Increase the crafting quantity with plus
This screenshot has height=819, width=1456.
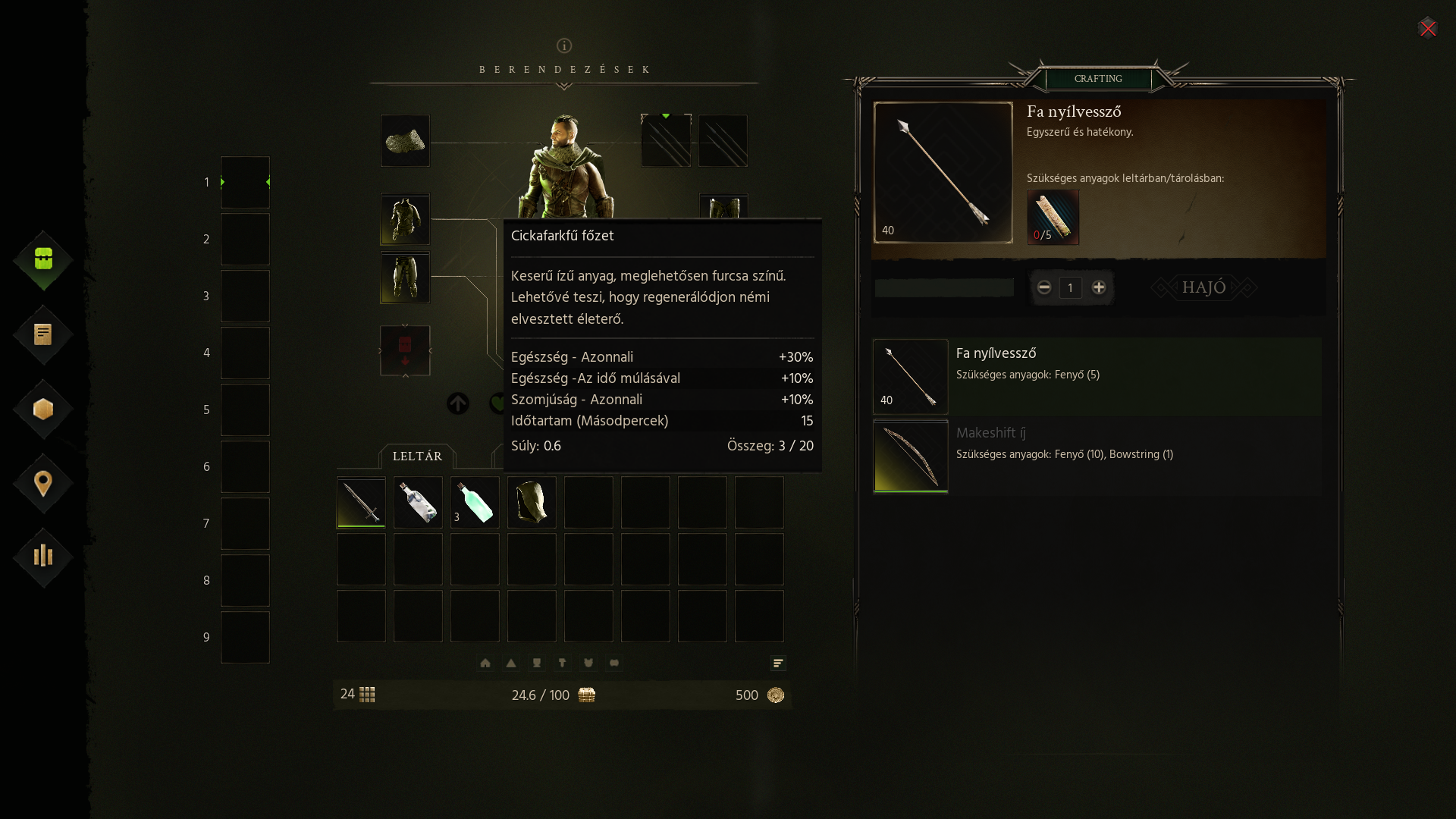1099,287
